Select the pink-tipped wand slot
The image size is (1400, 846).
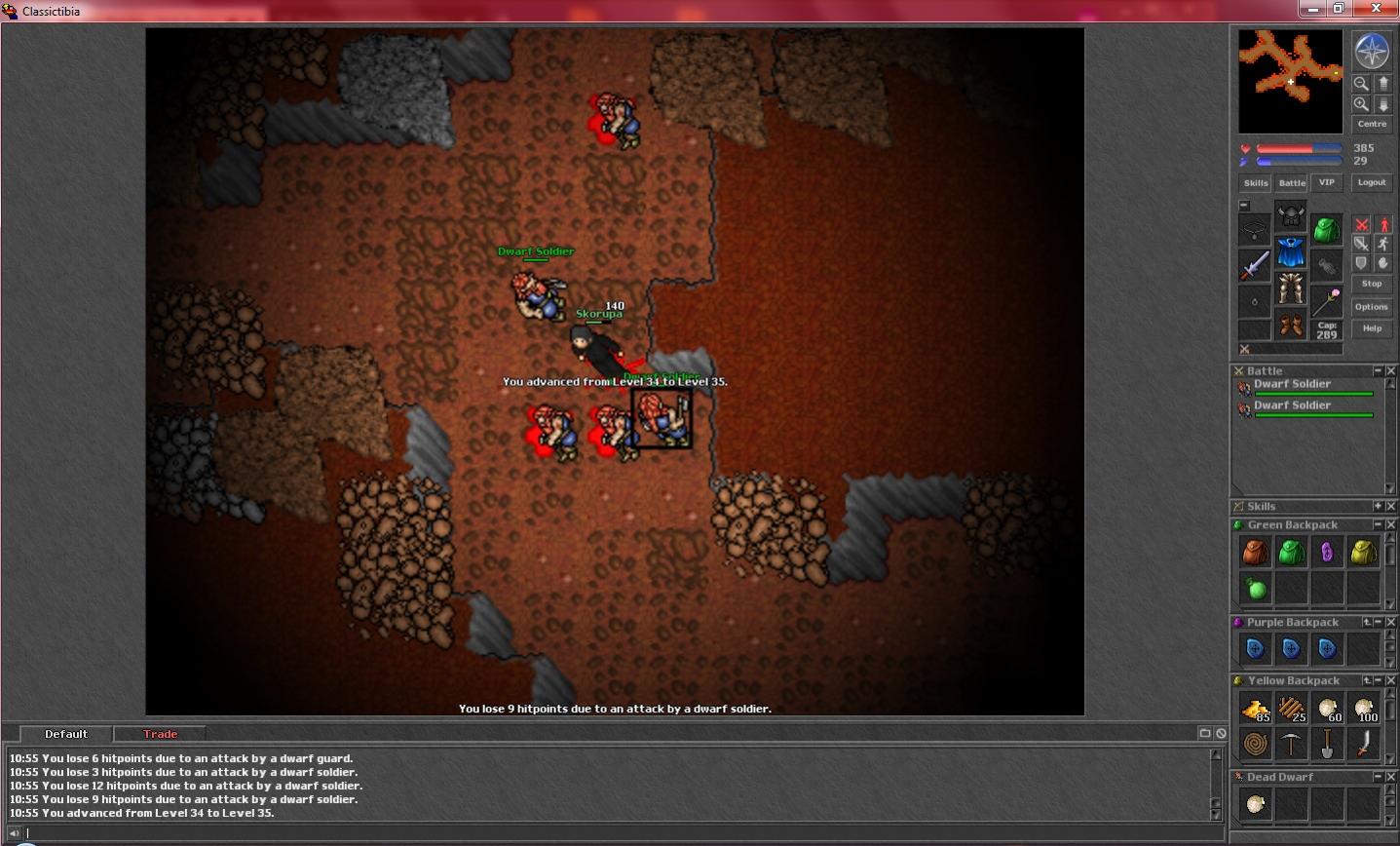pyautogui.click(x=1326, y=300)
